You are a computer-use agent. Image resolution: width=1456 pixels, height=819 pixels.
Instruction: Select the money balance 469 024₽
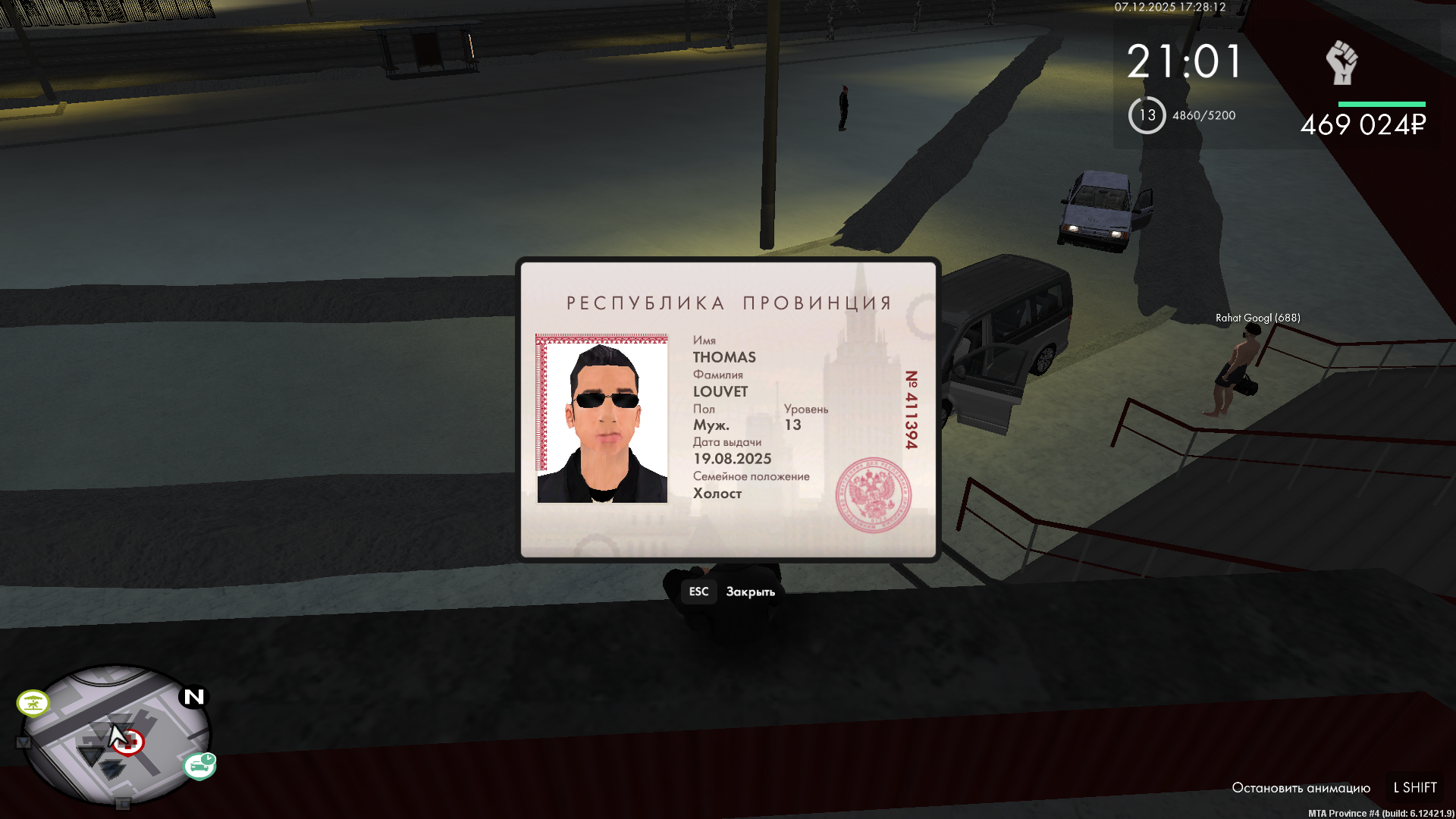[1363, 125]
